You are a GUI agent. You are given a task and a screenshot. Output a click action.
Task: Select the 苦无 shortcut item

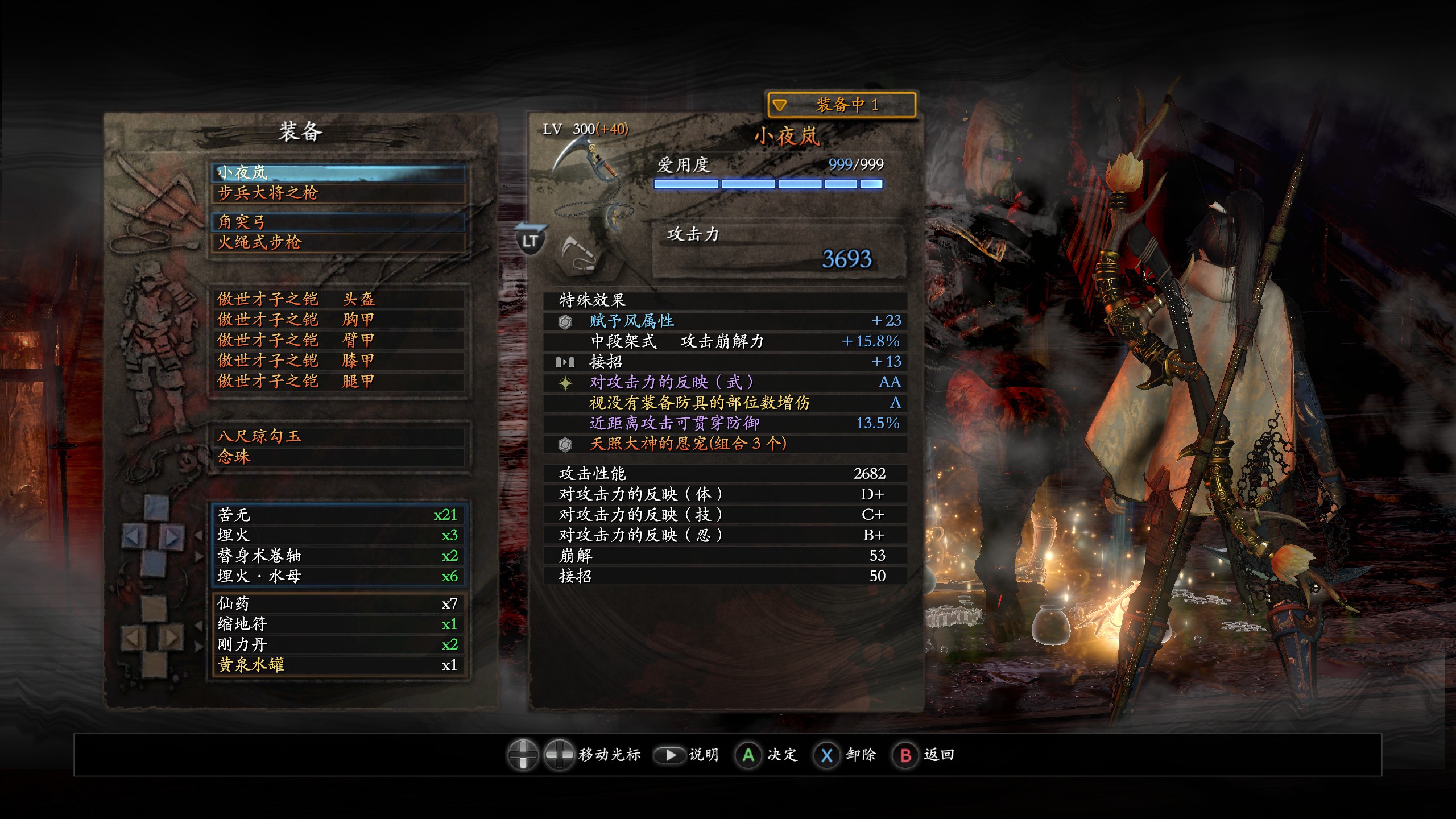pos(339,515)
